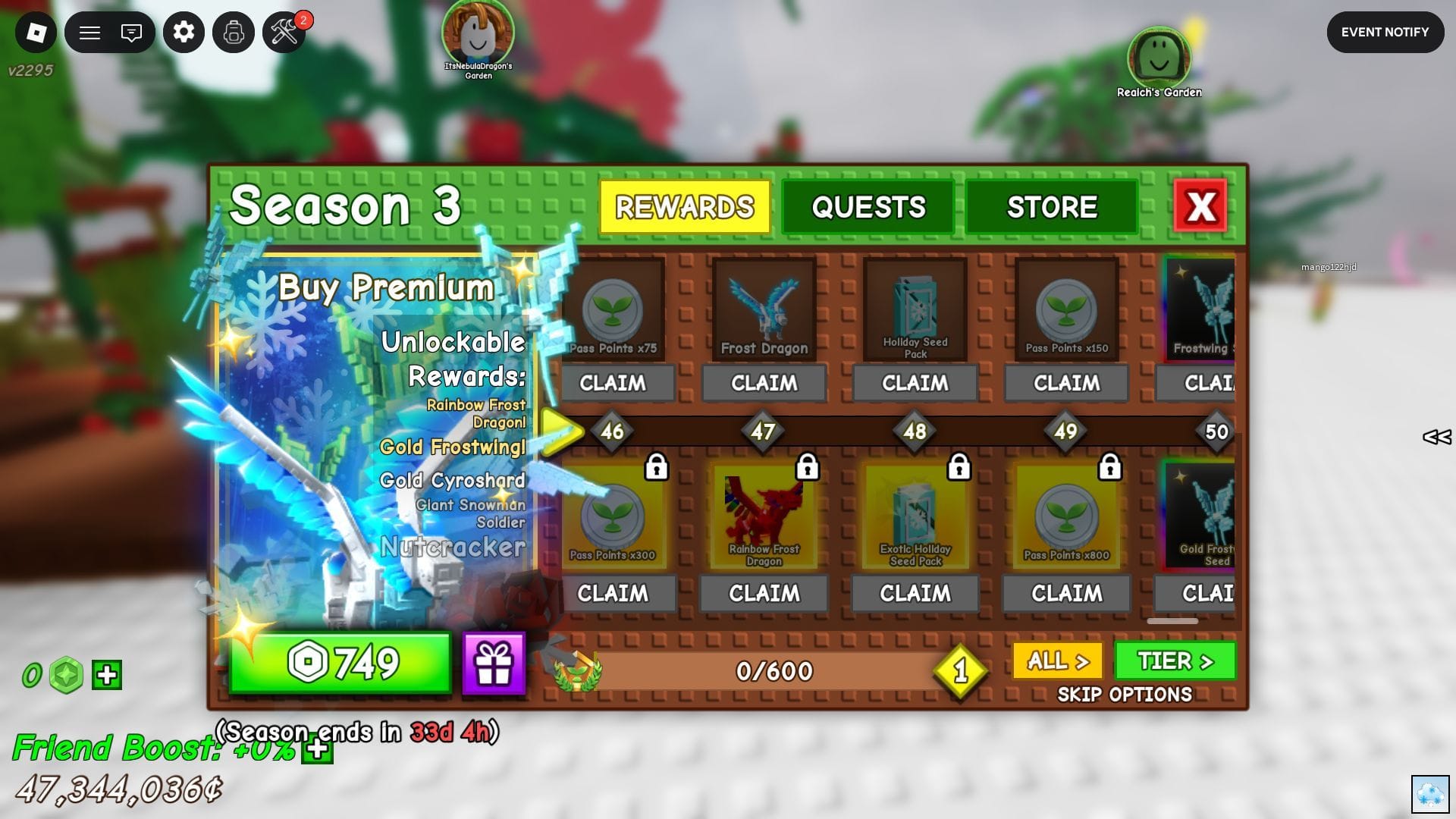Click the yellow arrow before tier 46
Screen dimensions: 1456x819
[561, 431]
